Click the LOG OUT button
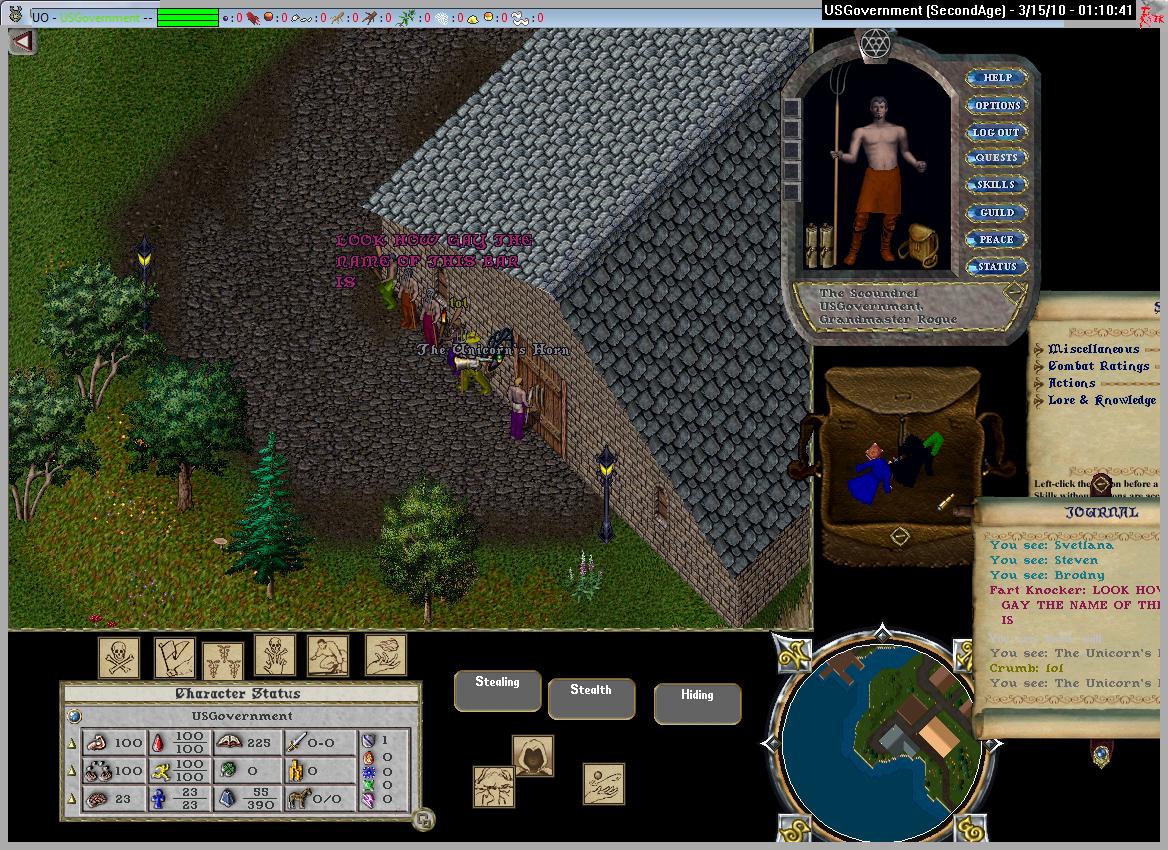This screenshot has height=850, width=1168. point(996,132)
